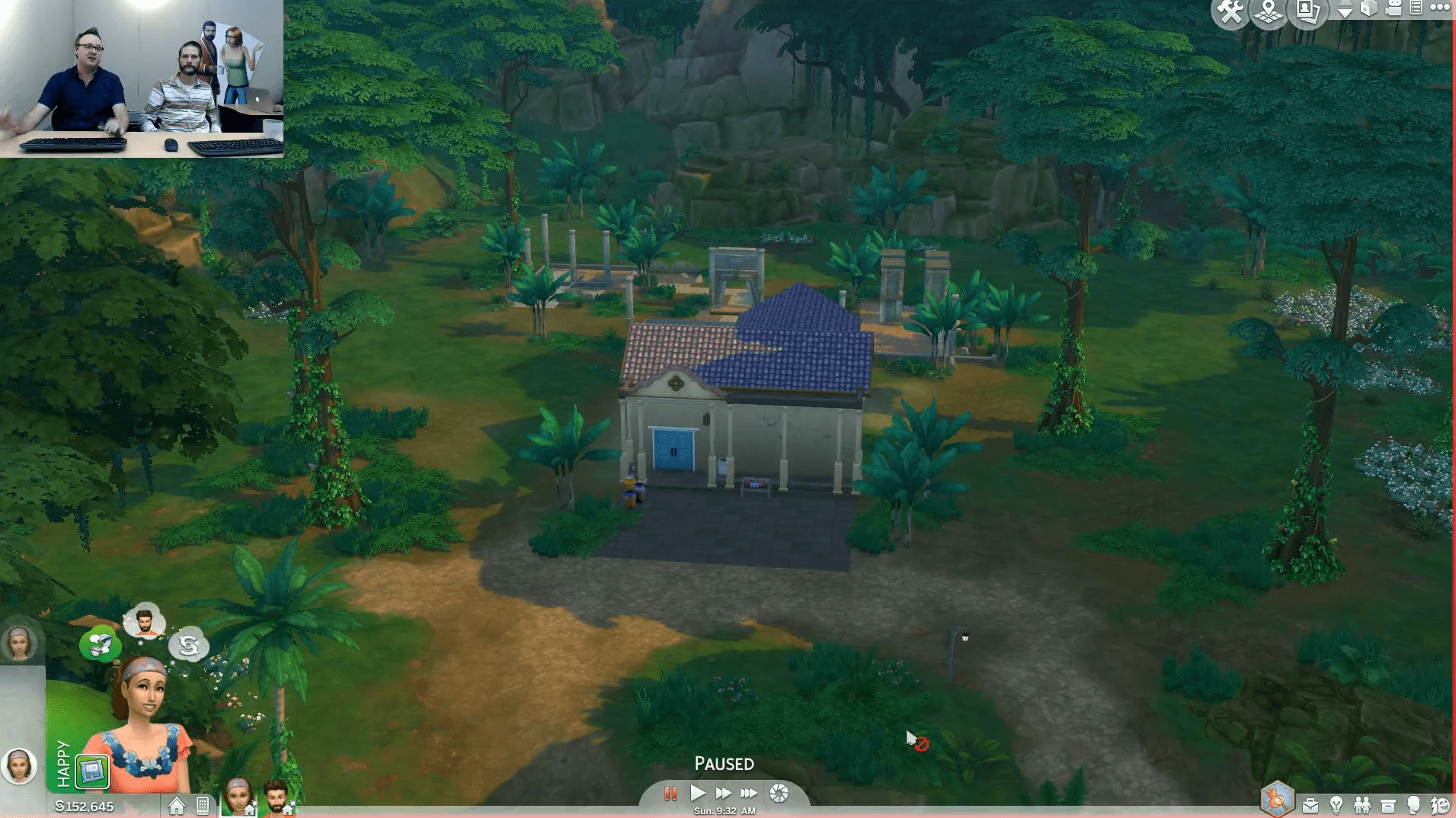Toggle the floor level cube view
The height and width of the screenshot is (818, 1456).
pyautogui.click(x=1368, y=10)
